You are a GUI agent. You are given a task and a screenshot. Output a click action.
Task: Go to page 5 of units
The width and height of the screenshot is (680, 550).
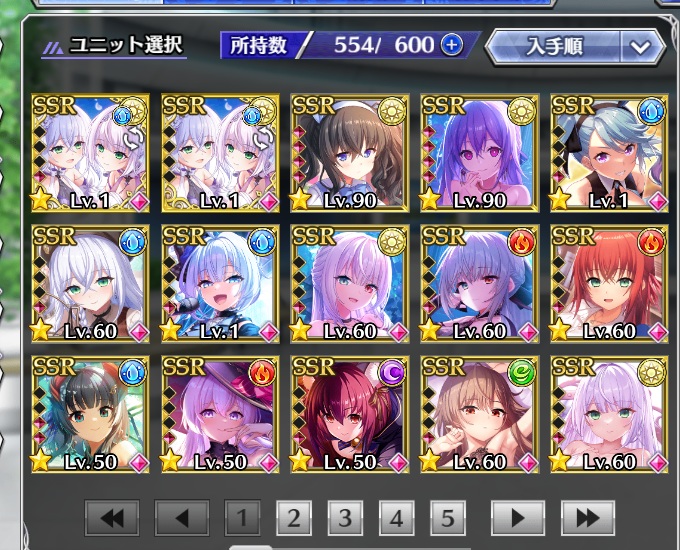pos(448,518)
